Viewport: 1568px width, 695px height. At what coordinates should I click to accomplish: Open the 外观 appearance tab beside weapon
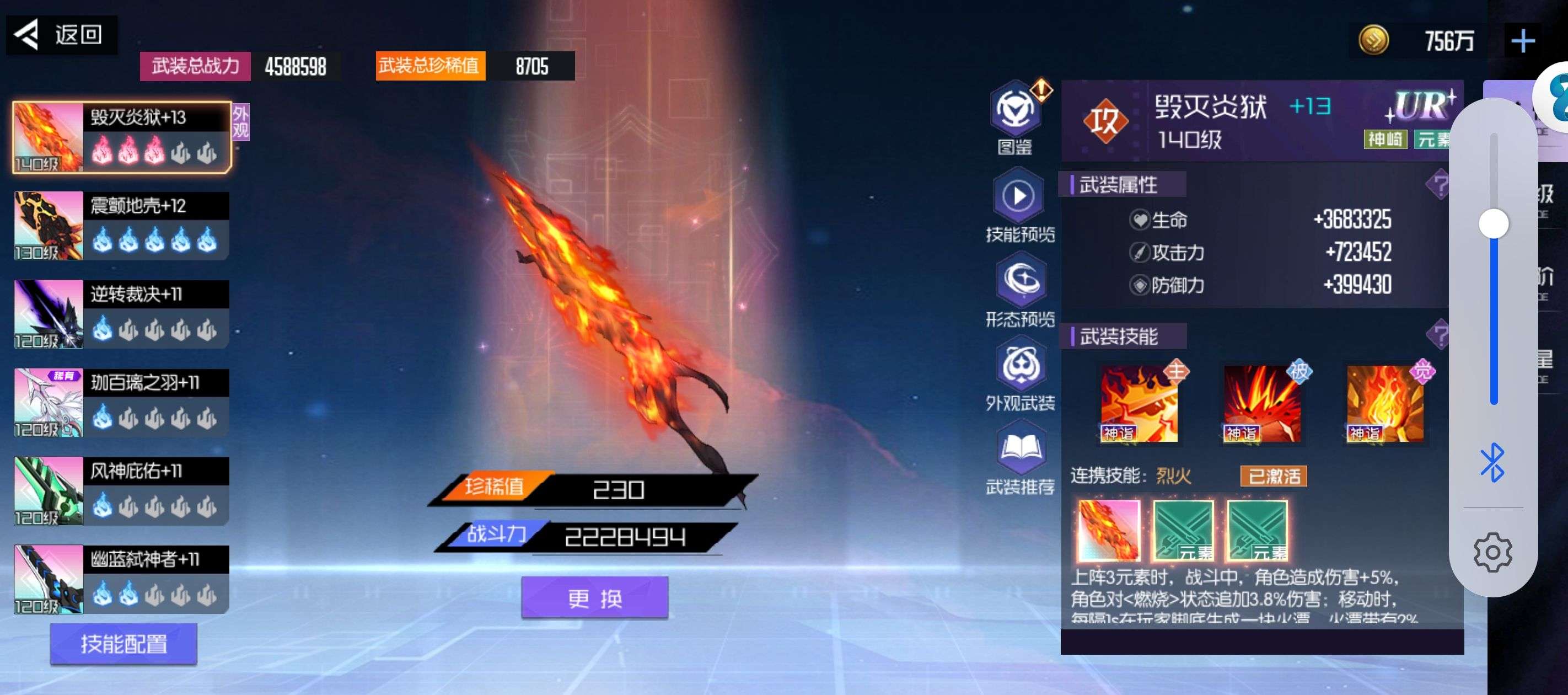(x=240, y=122)
